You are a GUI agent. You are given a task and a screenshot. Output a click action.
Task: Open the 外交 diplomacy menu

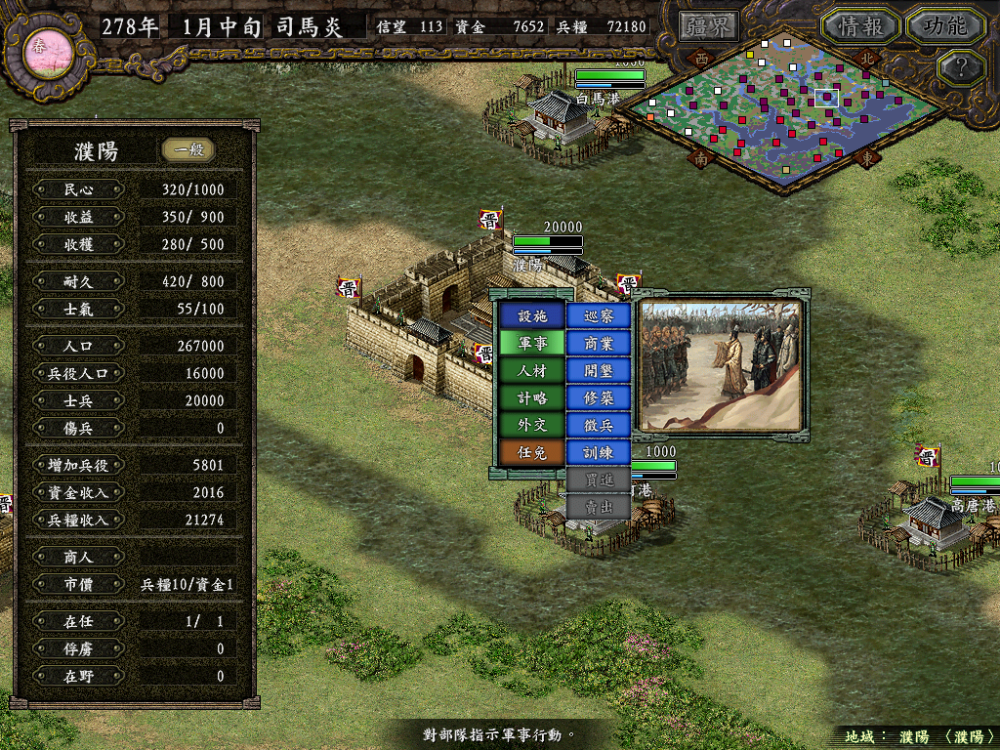click(x=532, y=424)
